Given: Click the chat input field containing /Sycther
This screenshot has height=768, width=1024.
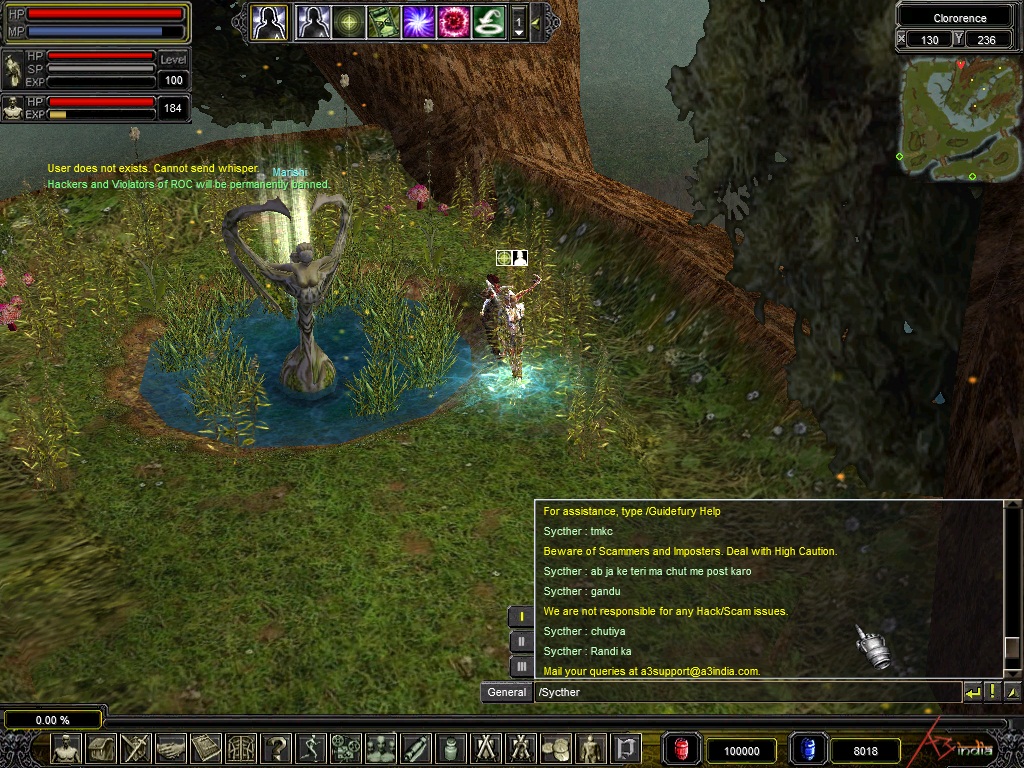Looking at the screenshot, I should (745, 692).
